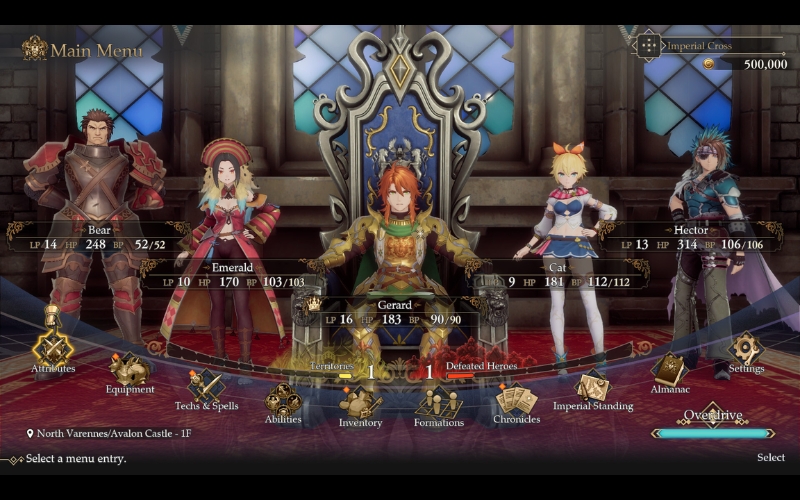The height and width of the screenshot is (500, 800).
Task: Pick Cat's status panel
Action: coord(558,276)
